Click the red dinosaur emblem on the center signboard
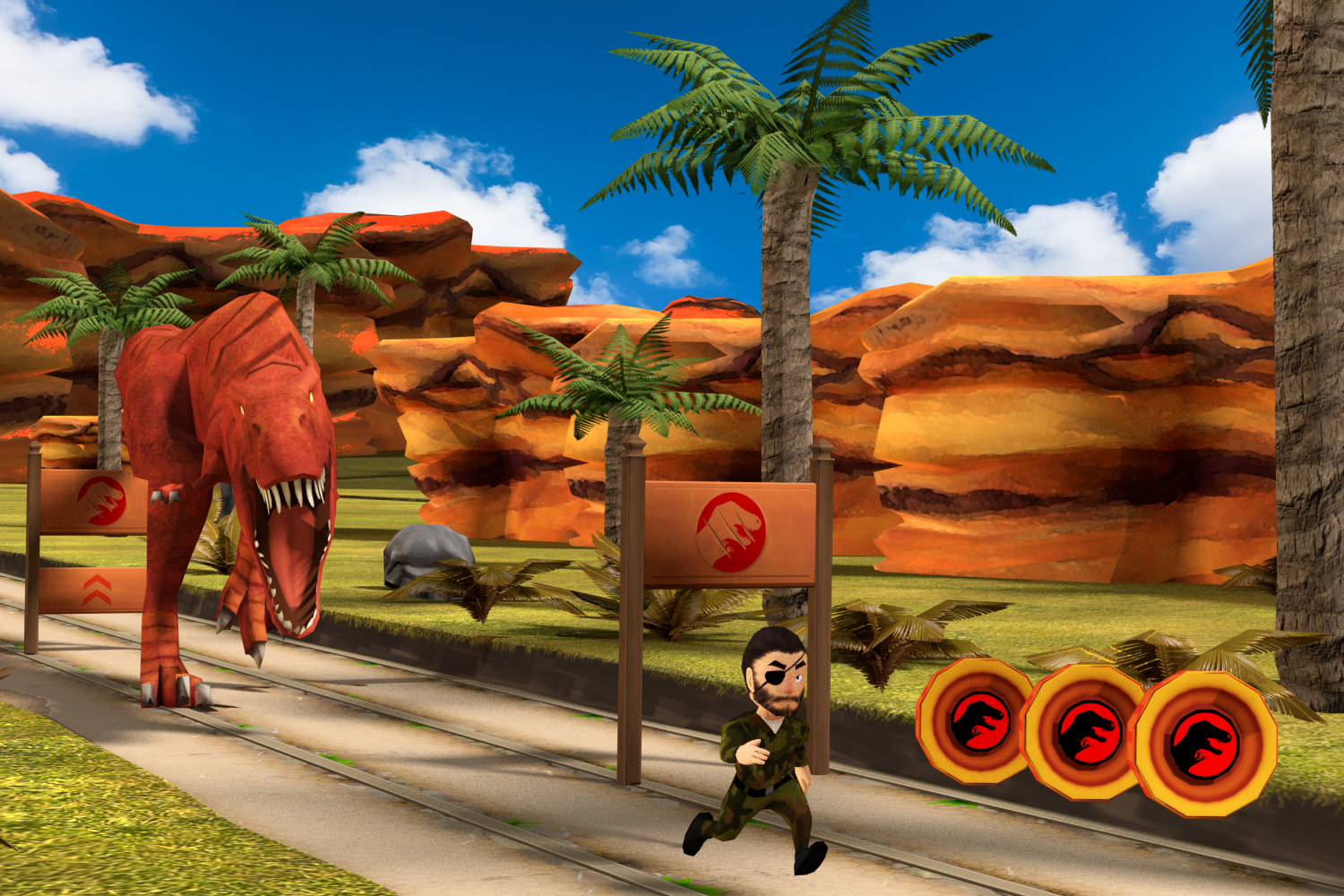Screen dimensions: 1344x896 pos(731,530)
